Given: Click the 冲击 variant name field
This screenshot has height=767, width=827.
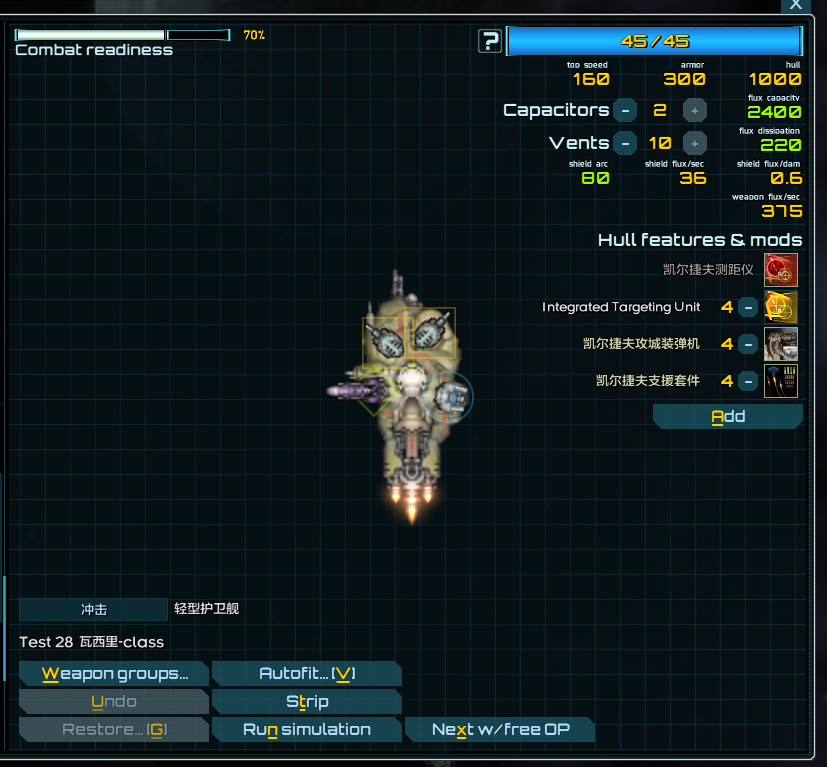Looking at the screenshot, I should click(94, 609).
